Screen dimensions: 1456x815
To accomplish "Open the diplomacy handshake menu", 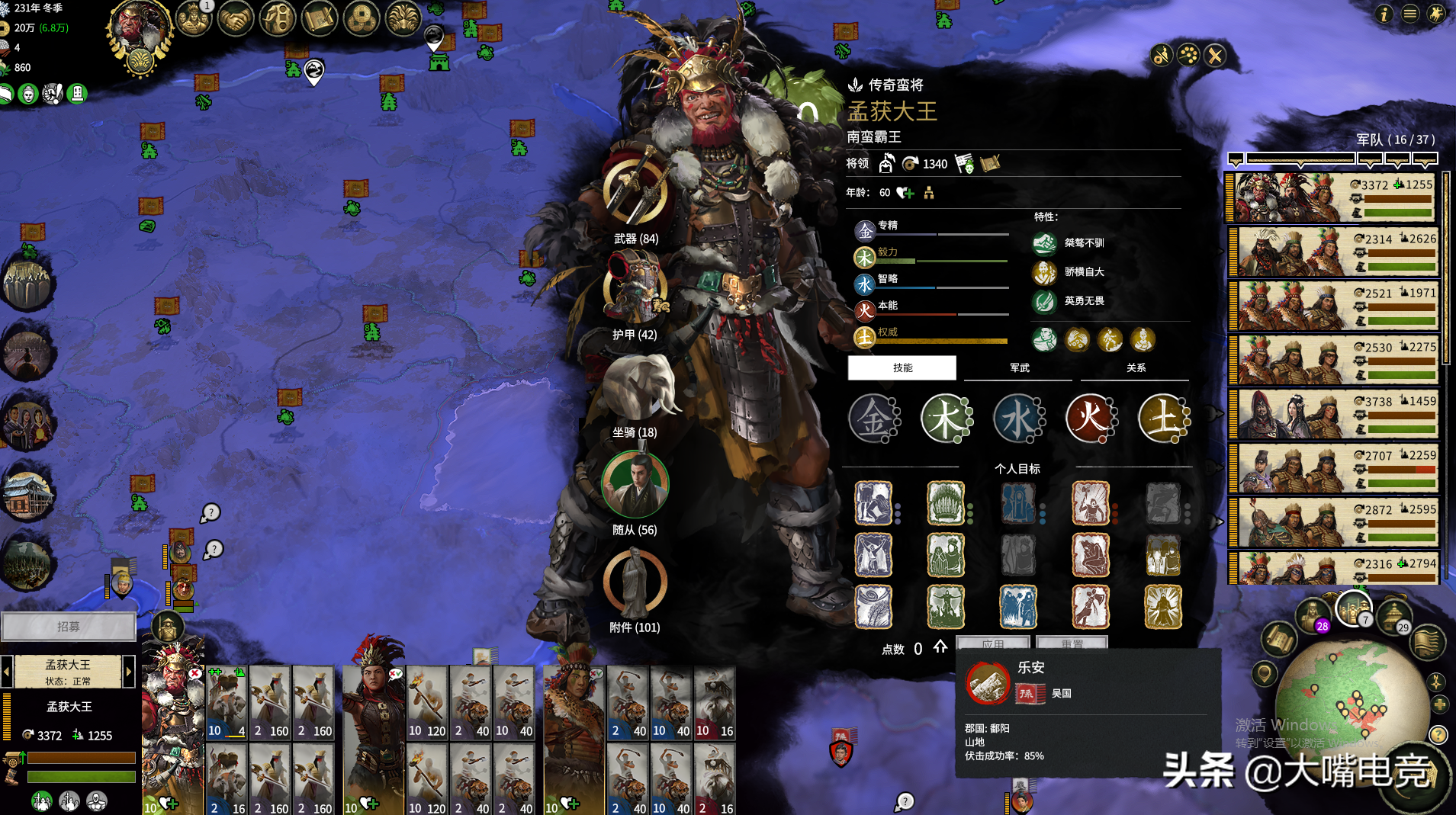I will point(236,19).
